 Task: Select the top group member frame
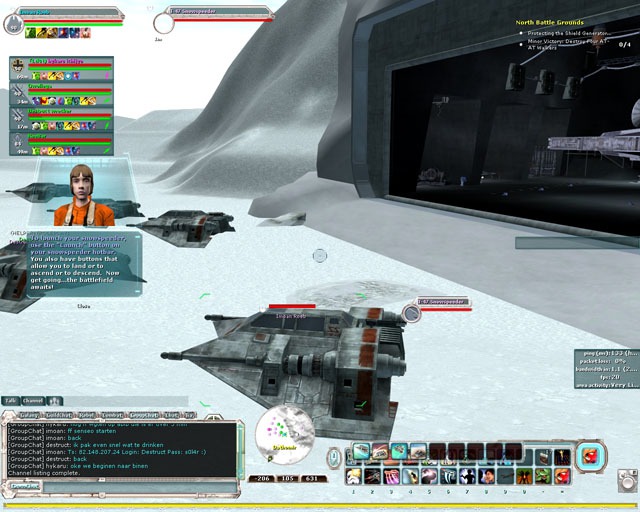tap(62, 68)
